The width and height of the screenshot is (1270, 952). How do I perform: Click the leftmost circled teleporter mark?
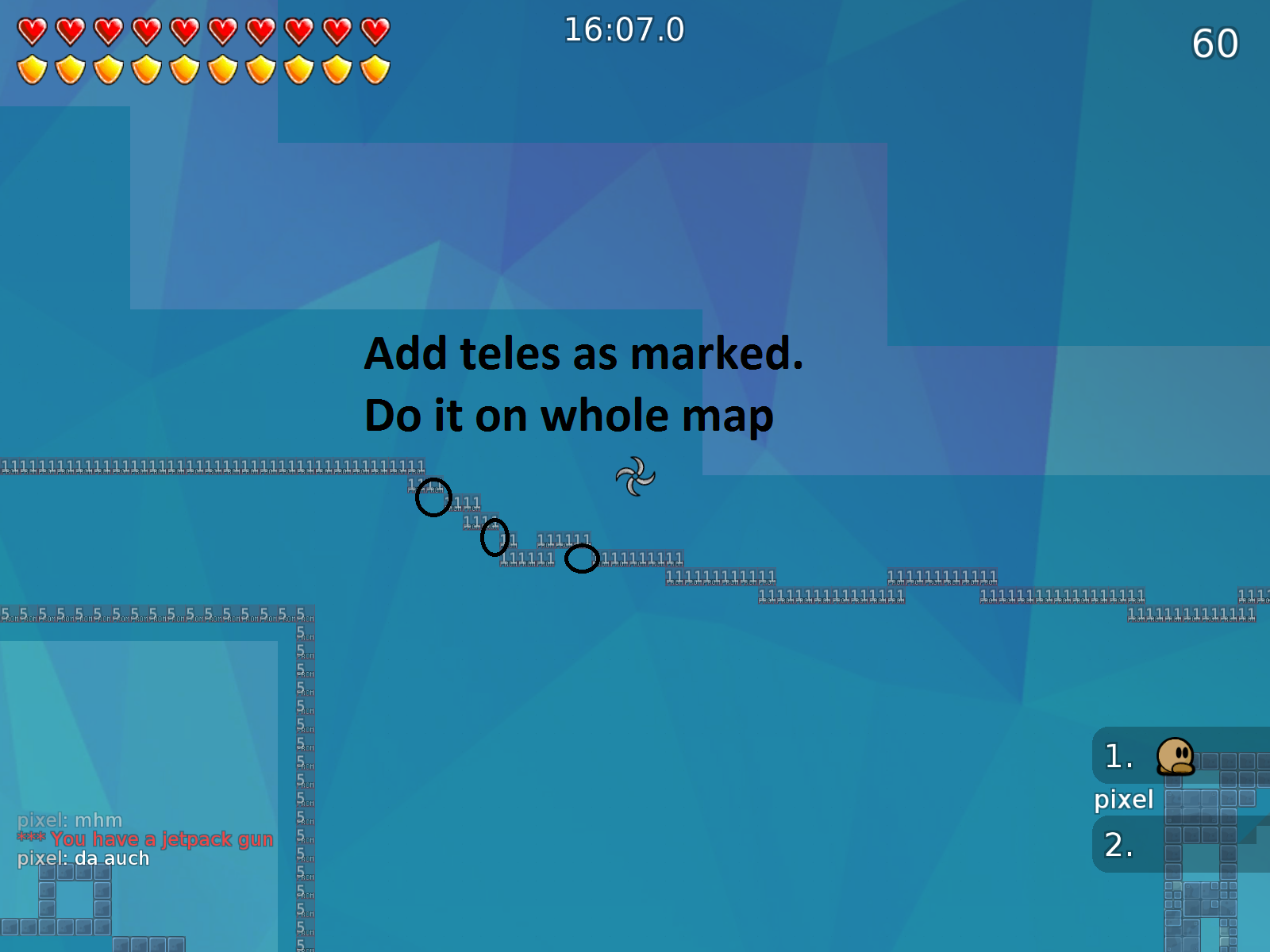[433, 498]
